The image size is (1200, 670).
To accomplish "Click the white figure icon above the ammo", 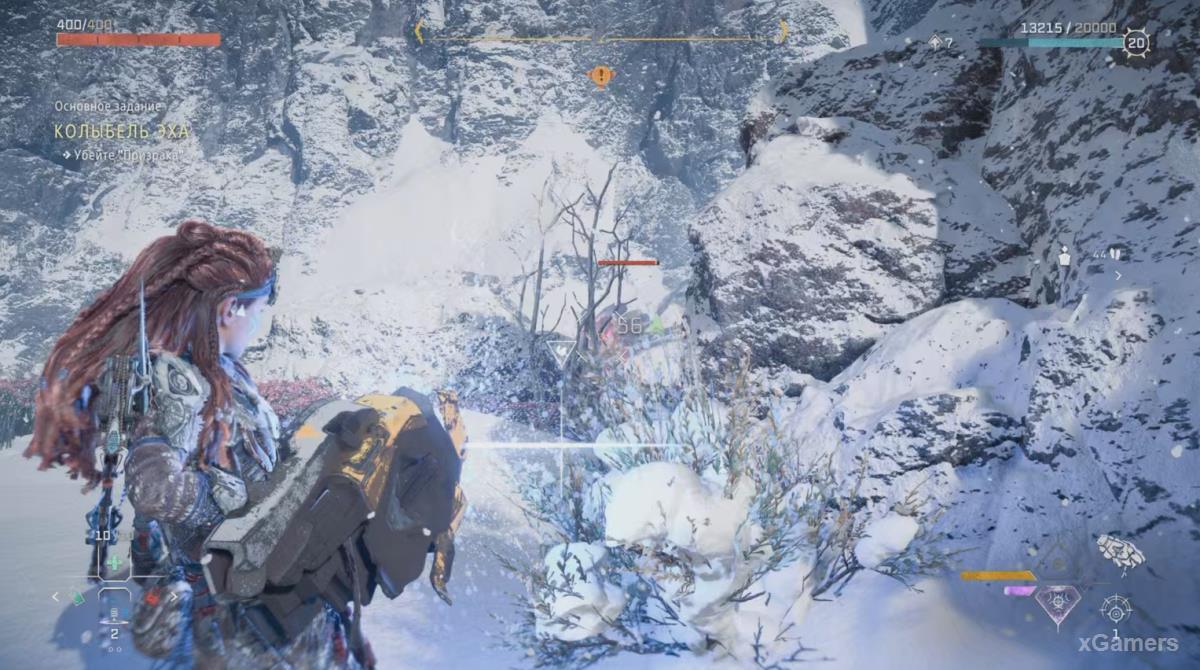I will click(1066, 254).
